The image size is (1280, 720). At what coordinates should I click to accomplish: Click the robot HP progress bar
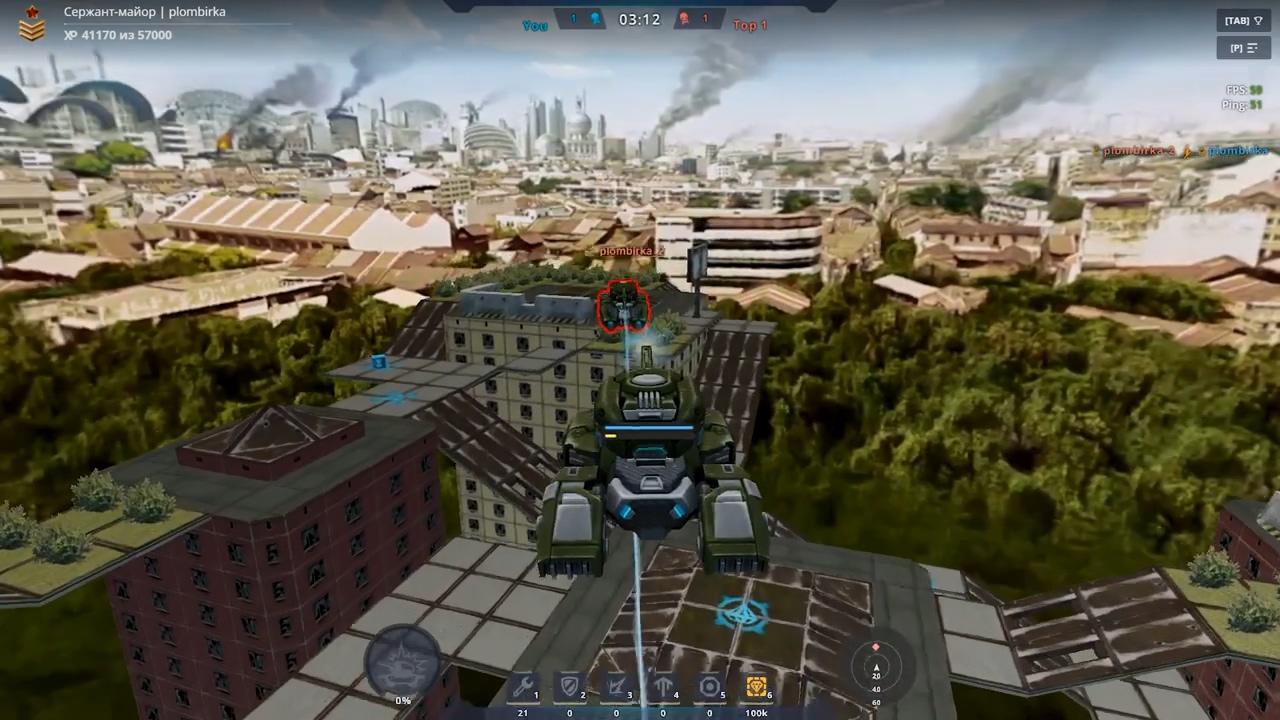648,429
